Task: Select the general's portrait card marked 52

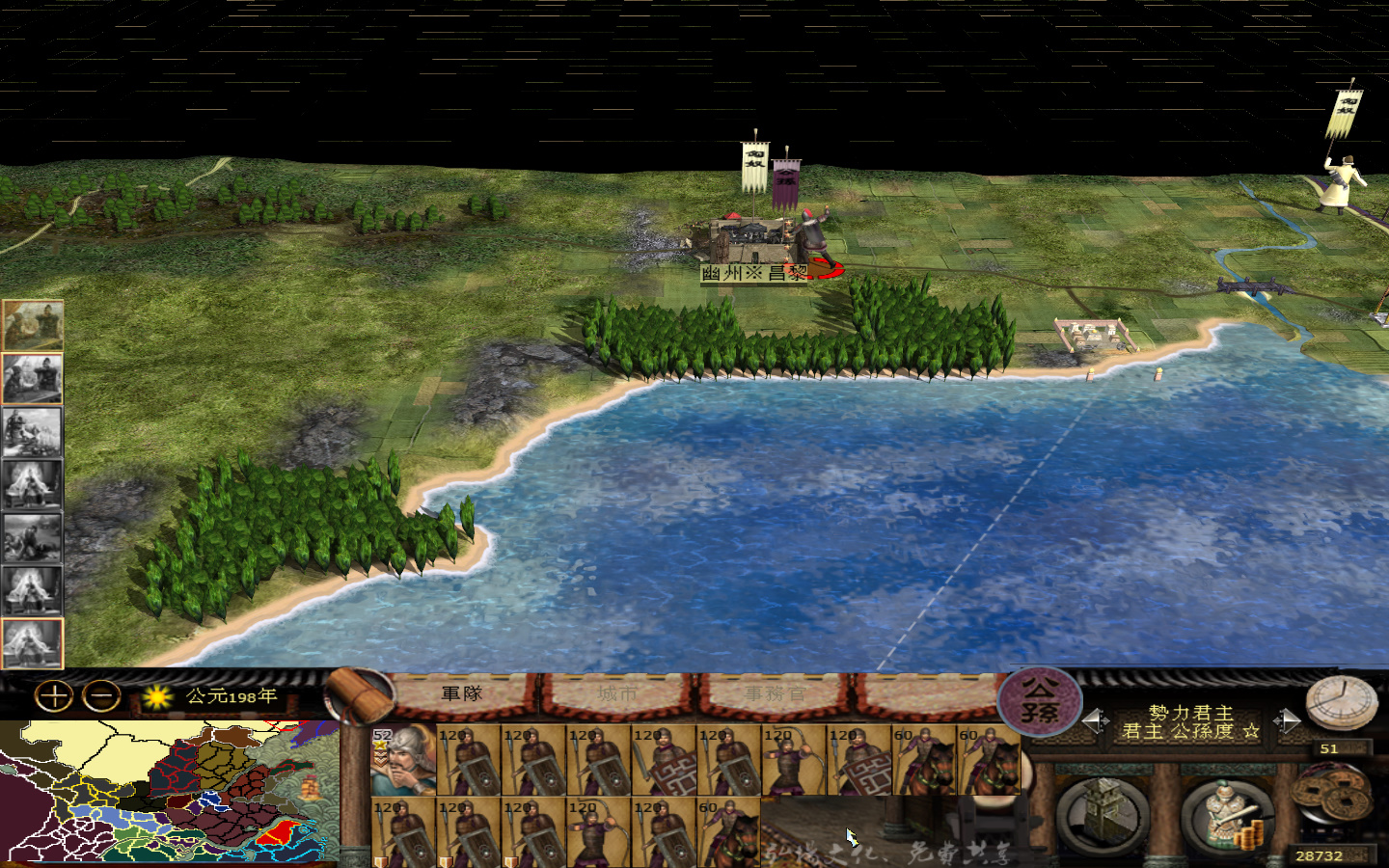Action: [400, 762]
